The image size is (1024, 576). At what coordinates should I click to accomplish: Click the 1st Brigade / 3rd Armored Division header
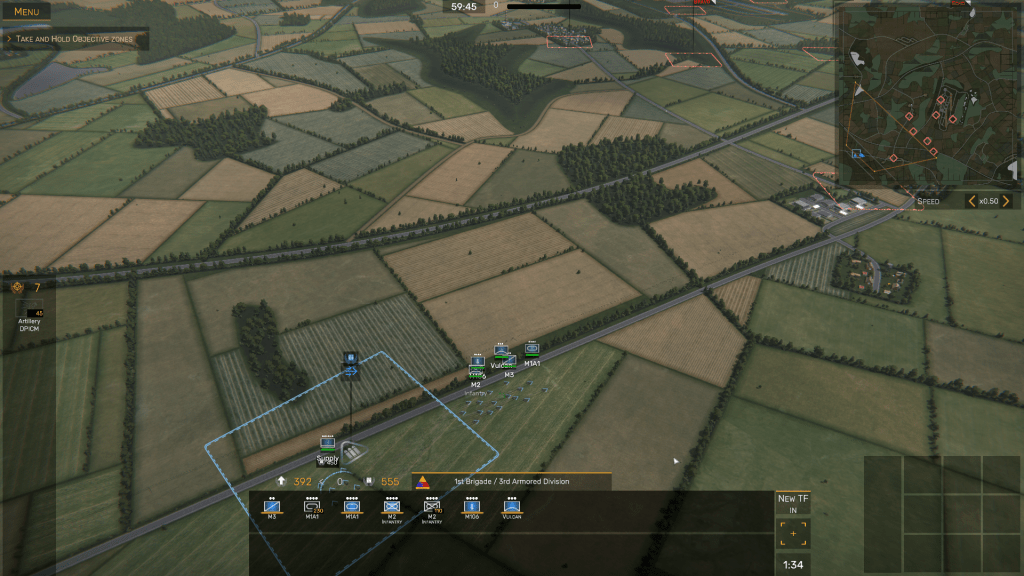pyautogui.click(x=512, y=481)
